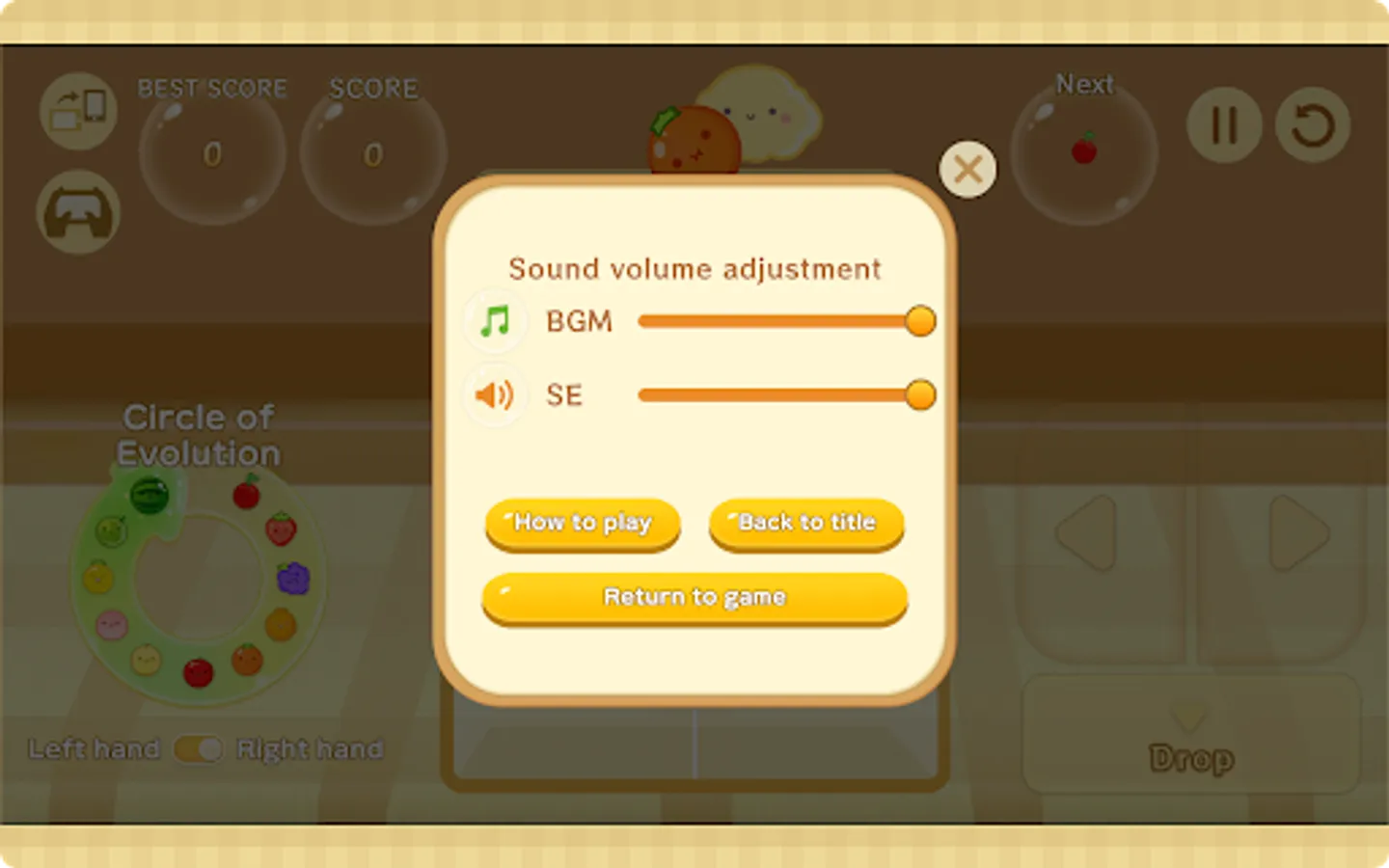The height and width of the screenshot is (868, 1389).
Task: Return to game from the settings dialog
Action: click(694, 597)
